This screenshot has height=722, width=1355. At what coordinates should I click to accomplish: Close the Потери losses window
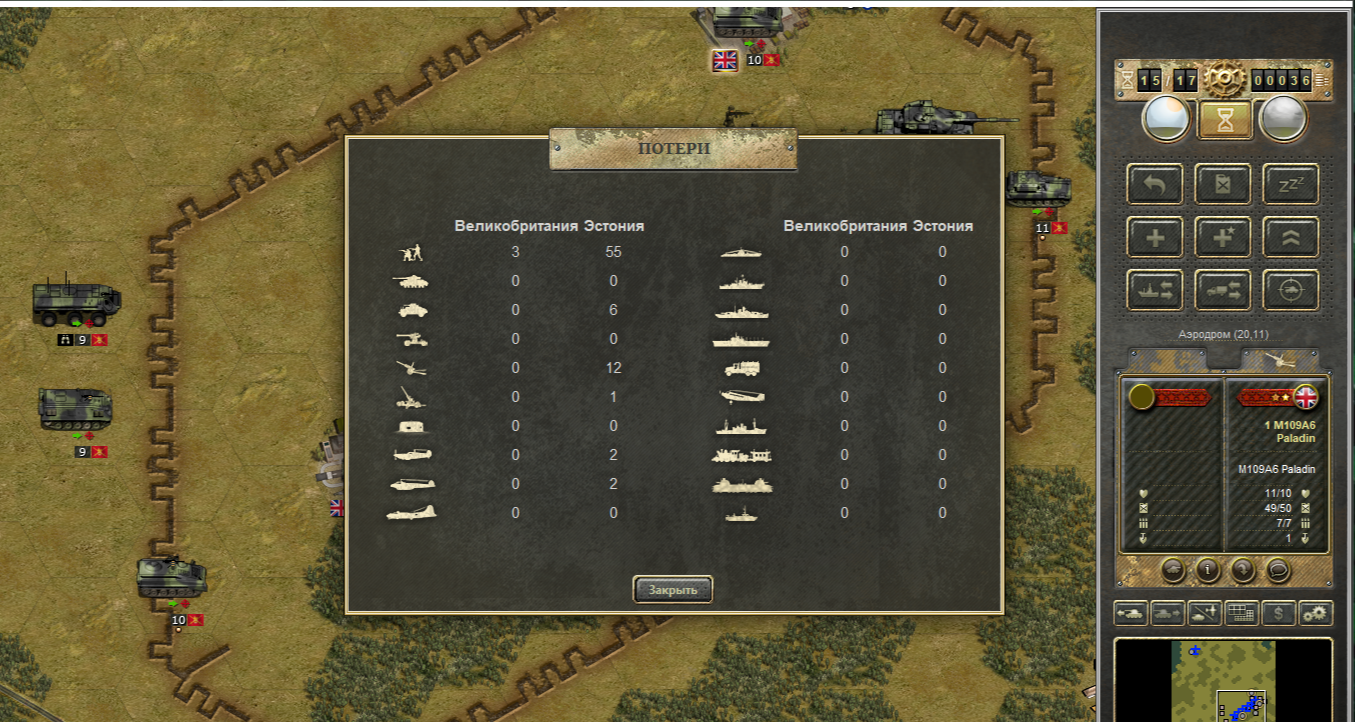click(672, 590)
